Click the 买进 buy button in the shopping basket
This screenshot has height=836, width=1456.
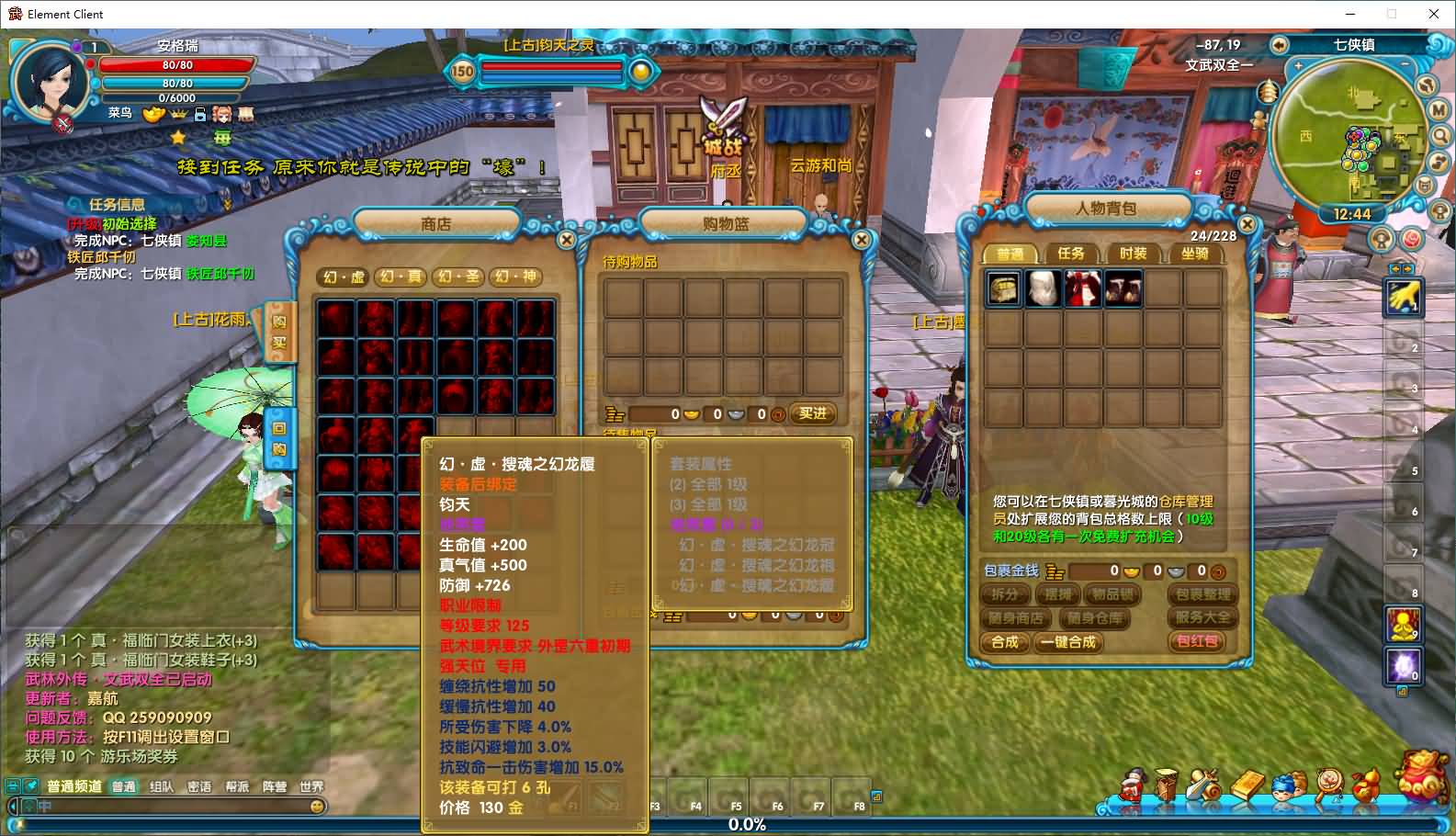click(812, 413)
